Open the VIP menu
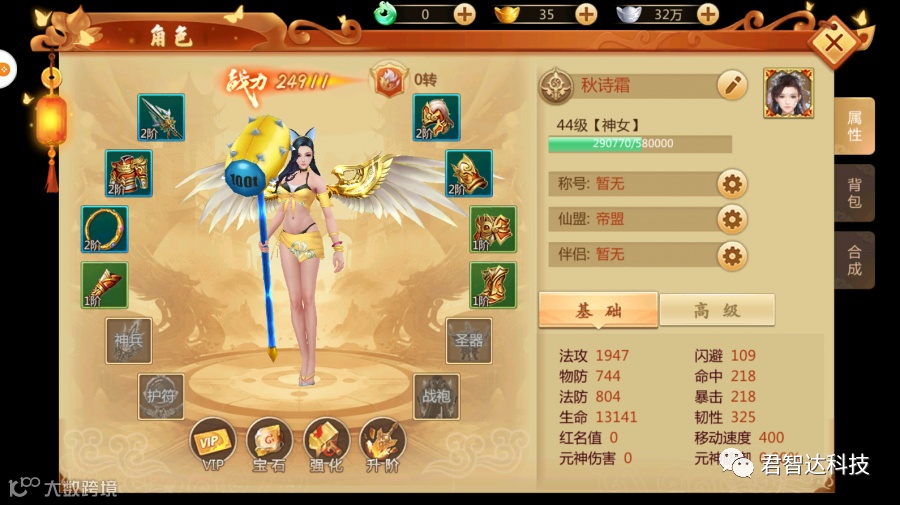 [x=213, y=443]
